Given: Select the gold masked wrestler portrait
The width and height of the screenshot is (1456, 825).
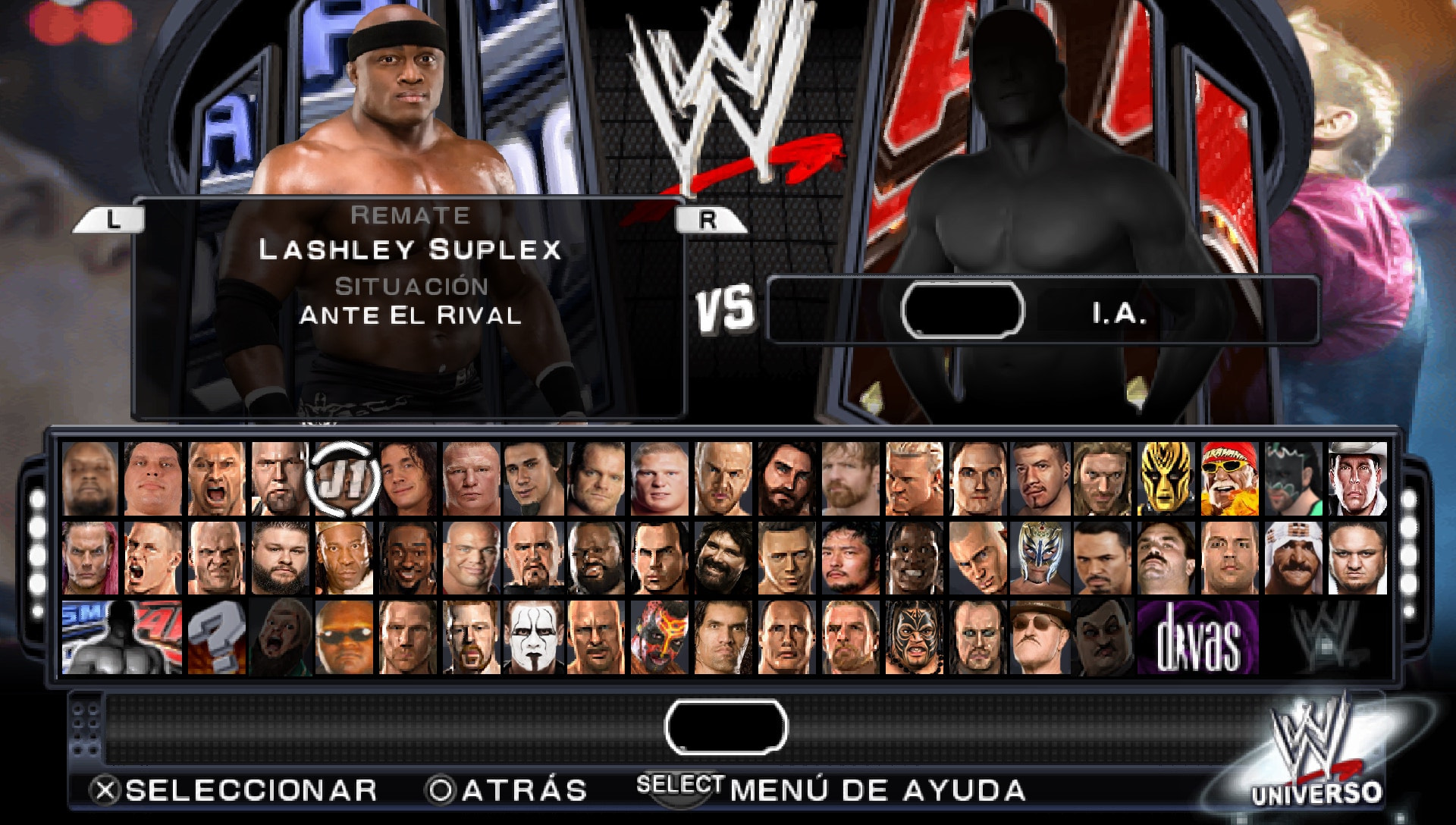Looking at the screenshot, I should 1166,479.
